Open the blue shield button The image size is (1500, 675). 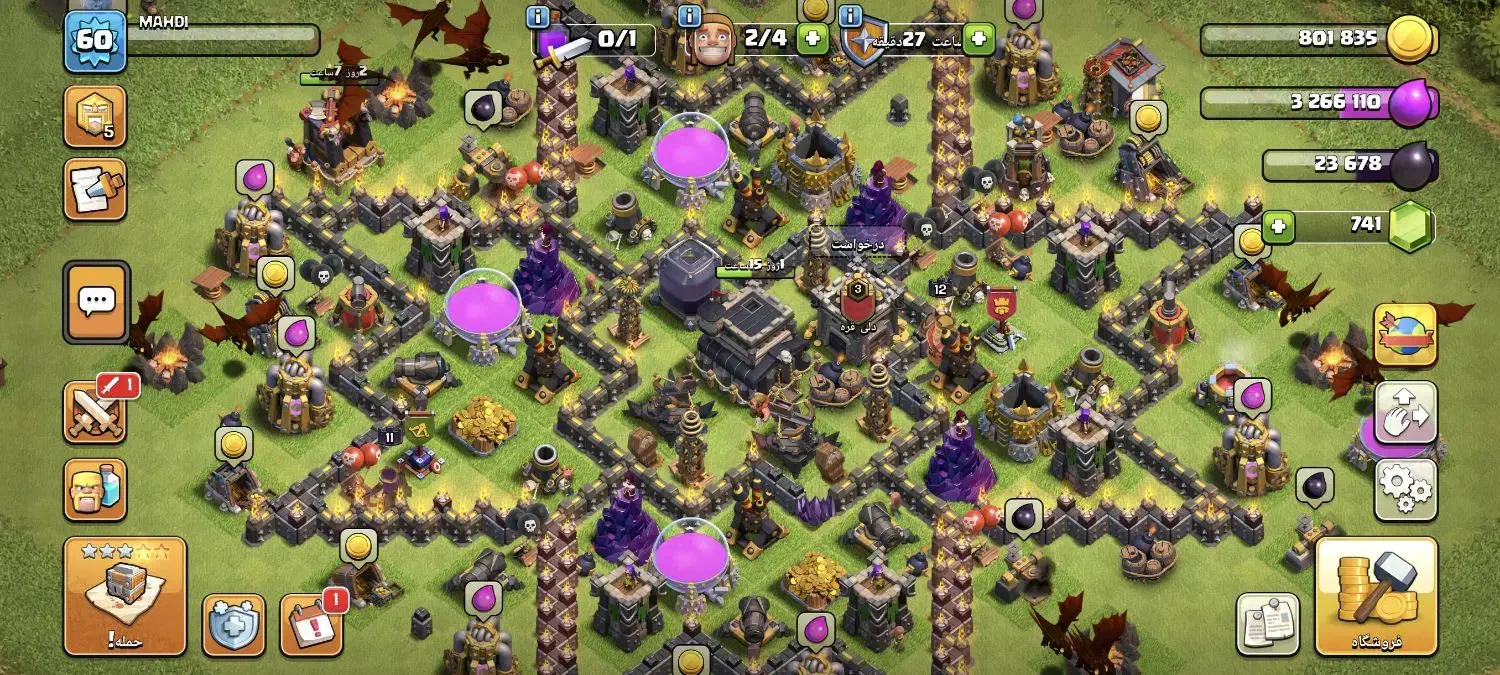234,625
